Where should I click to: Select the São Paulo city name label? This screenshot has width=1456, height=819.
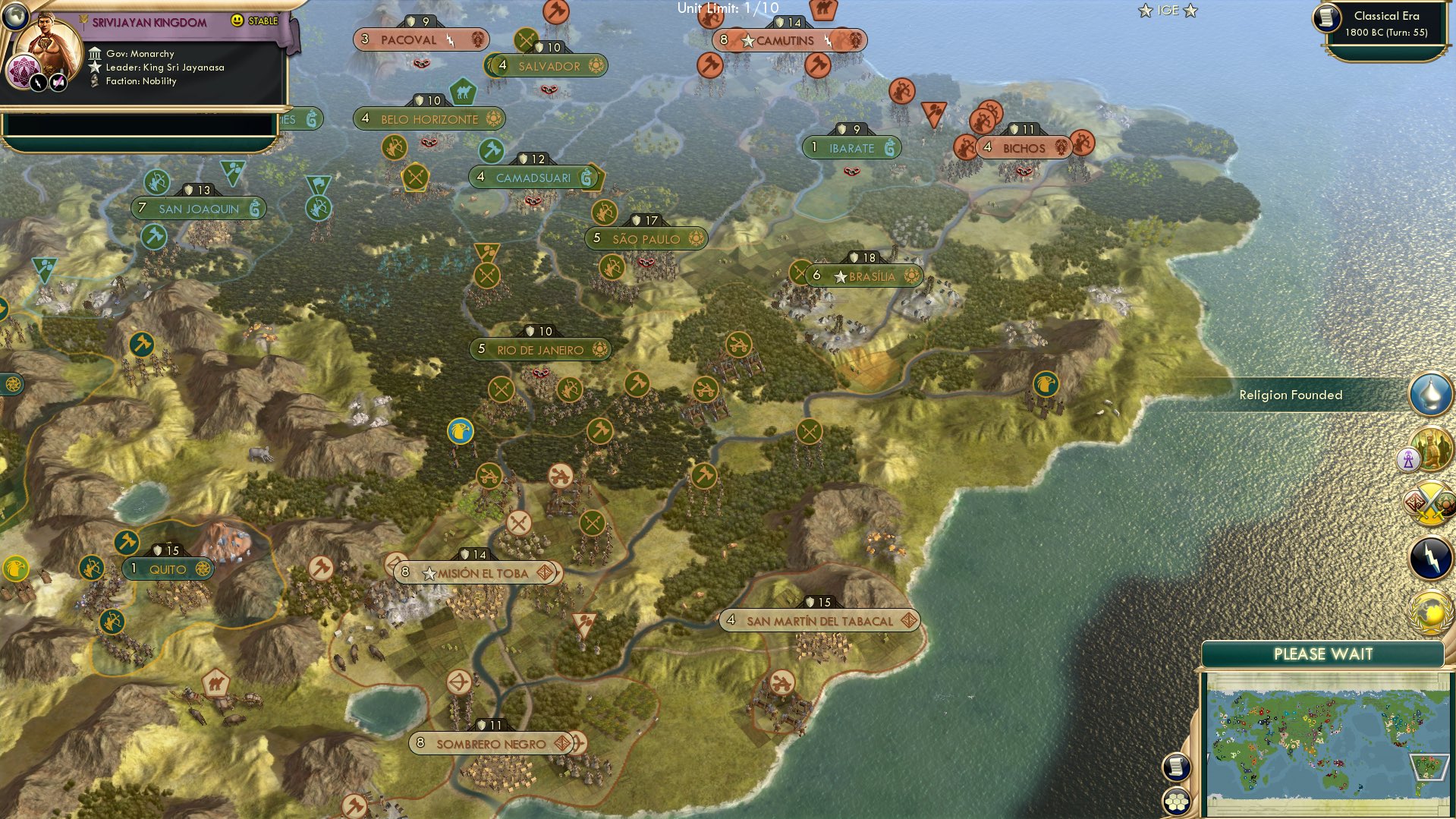646,238
